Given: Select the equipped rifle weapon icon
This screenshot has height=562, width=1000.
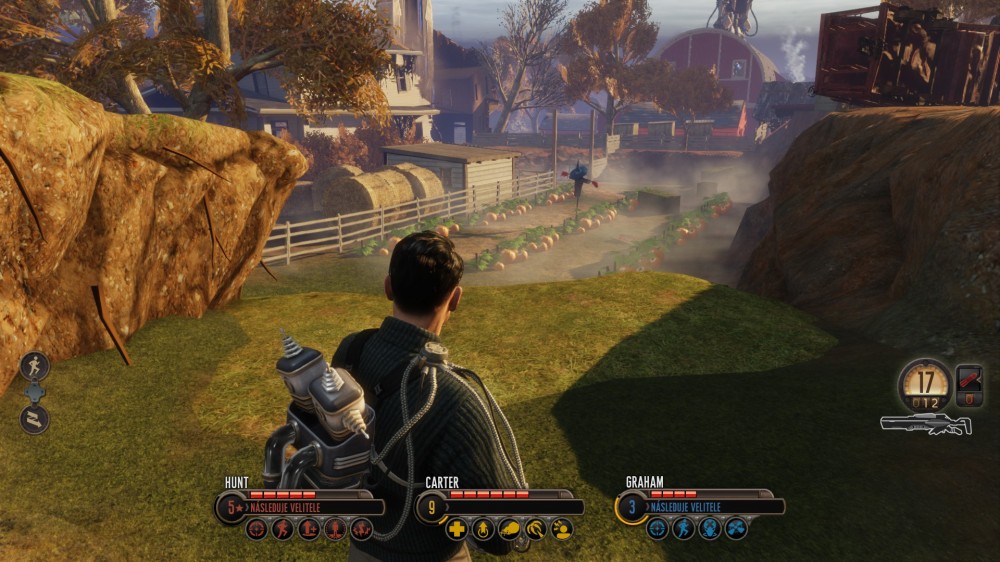Looking at the screenshot, I should click(x=926, y=424).
